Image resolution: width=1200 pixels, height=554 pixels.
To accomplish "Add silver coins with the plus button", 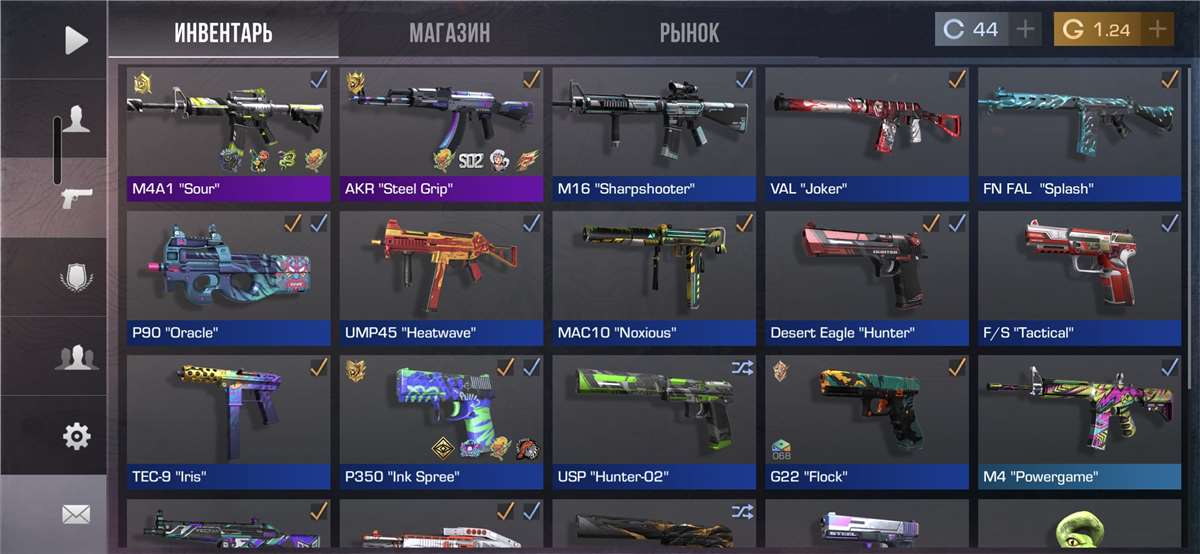I will click(x=1025, y=30).
